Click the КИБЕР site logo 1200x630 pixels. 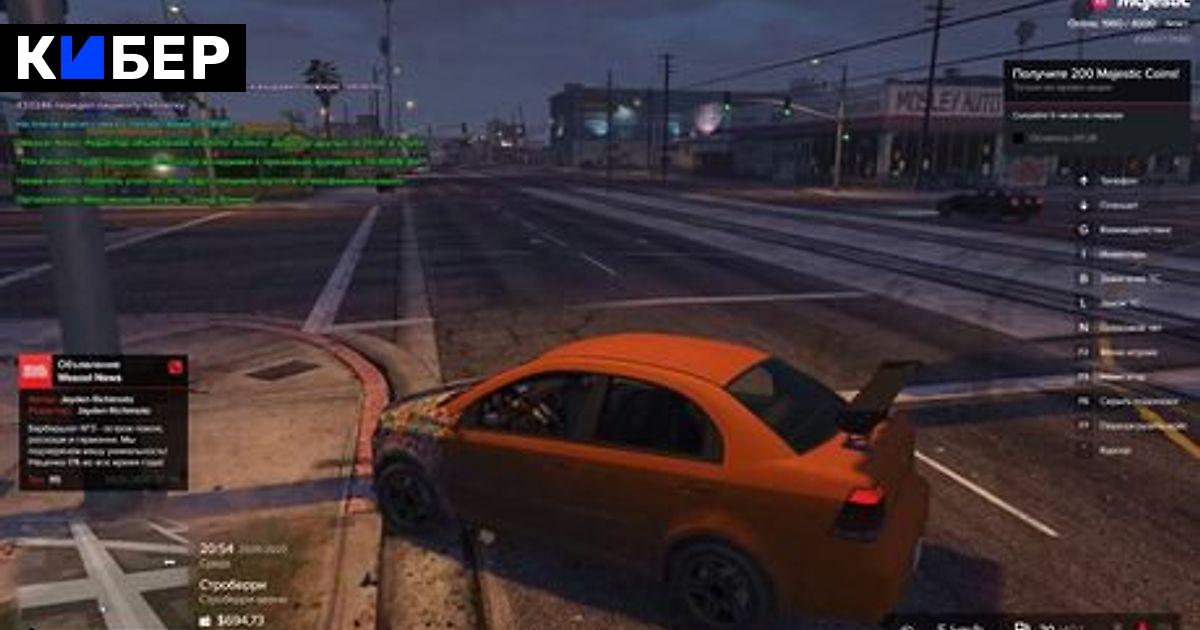coord(123,58)
